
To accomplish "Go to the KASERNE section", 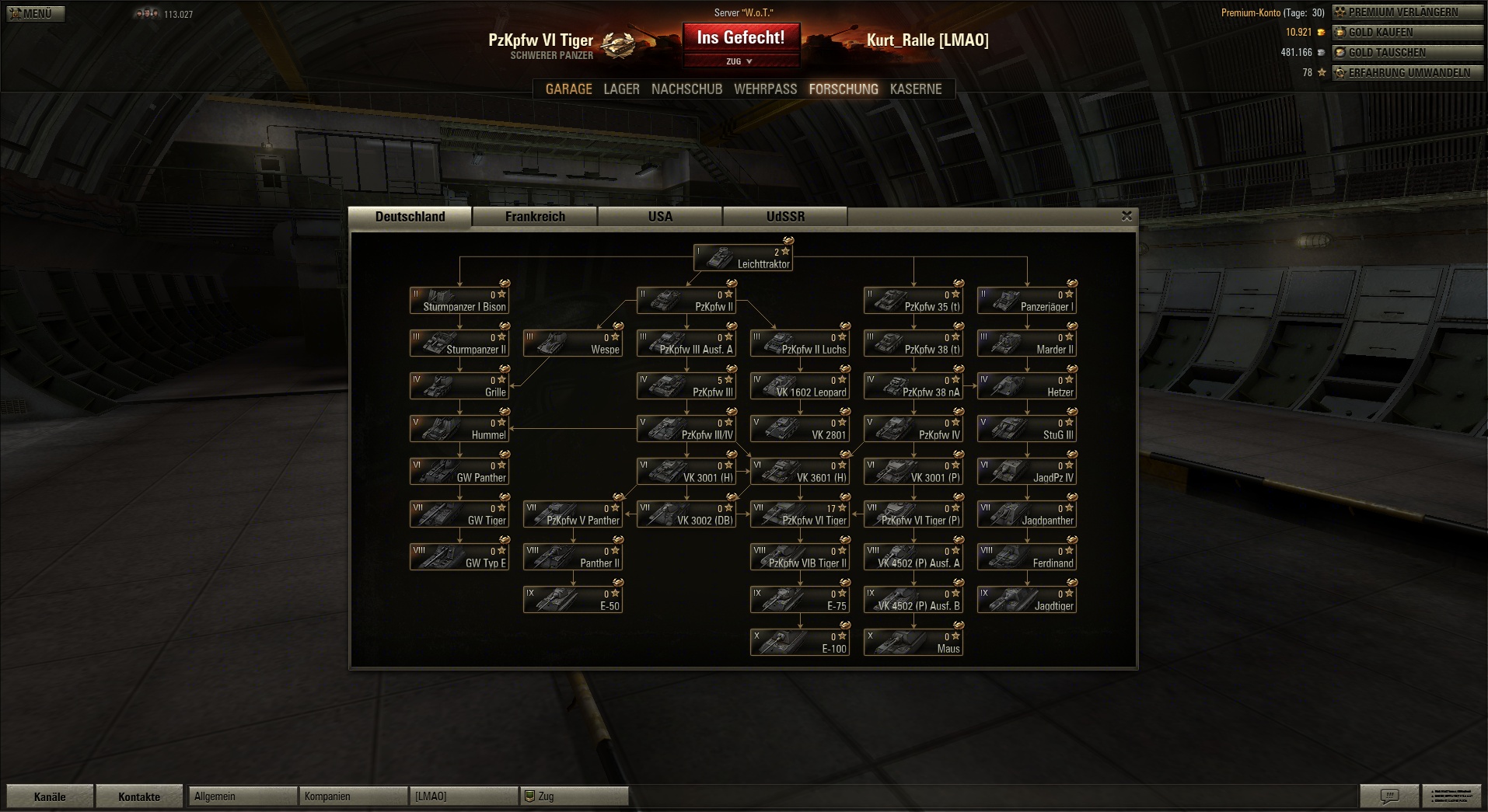I will click(x=915, y=89).
